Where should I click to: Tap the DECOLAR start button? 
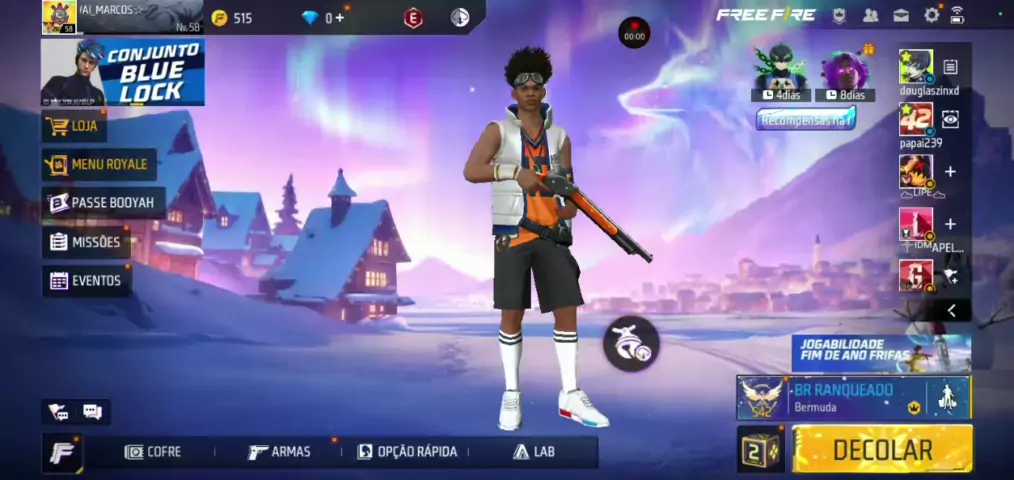(882, 450)
